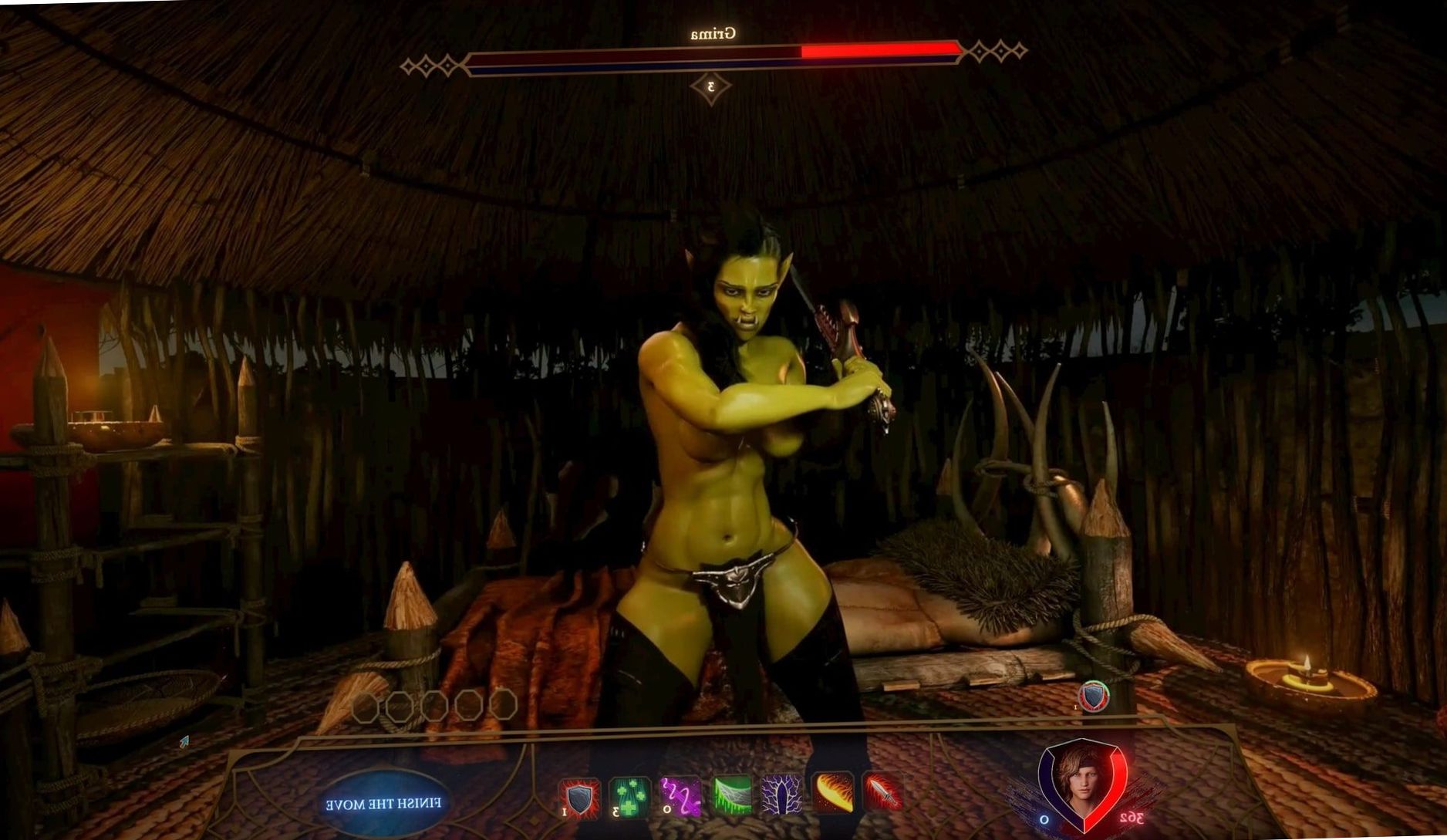Activate the shield defense ability
The height and width of the screenshot is (840, 1447).
point(579,797)
